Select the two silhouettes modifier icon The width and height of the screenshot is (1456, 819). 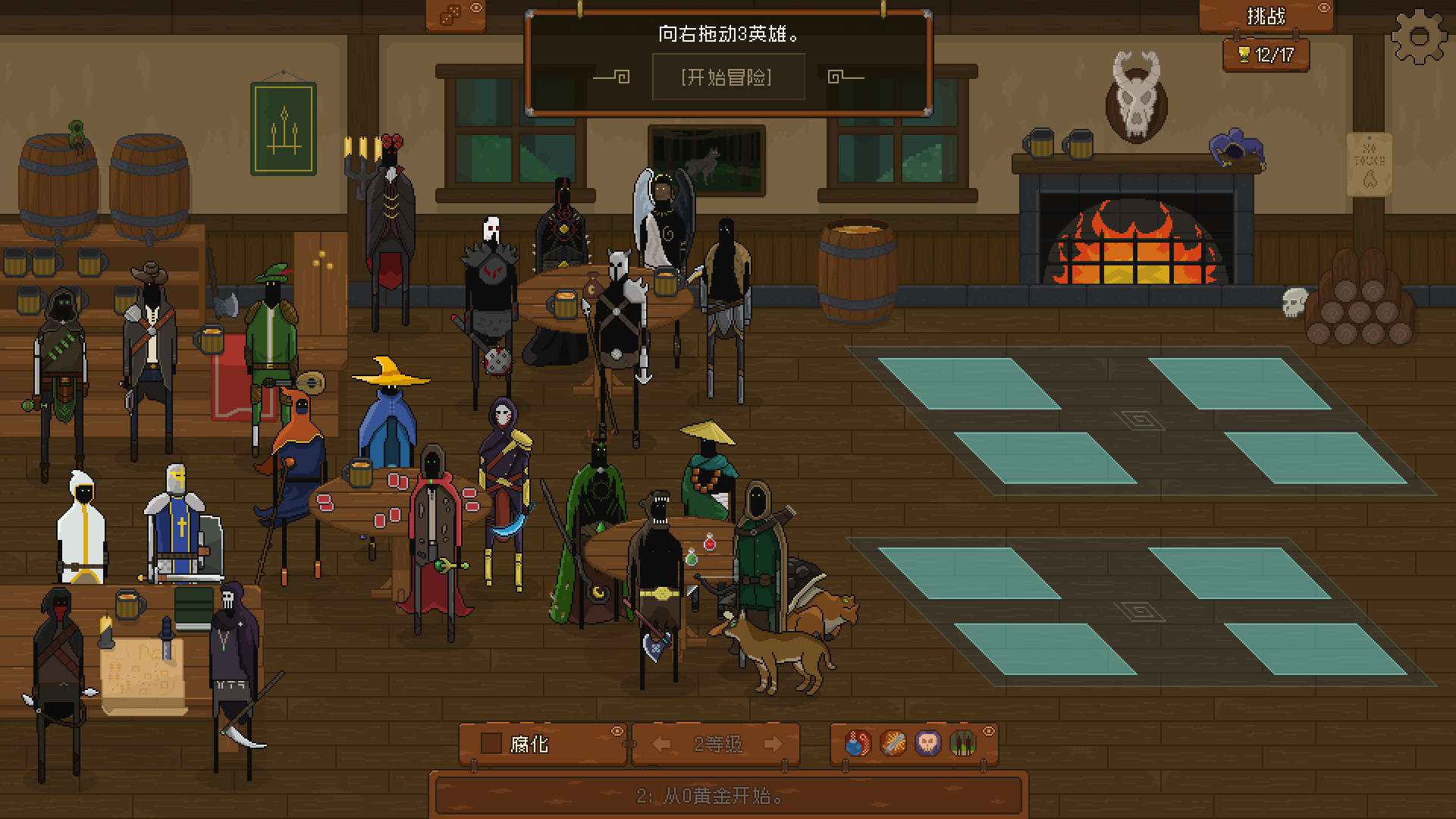tap(962, 743)
